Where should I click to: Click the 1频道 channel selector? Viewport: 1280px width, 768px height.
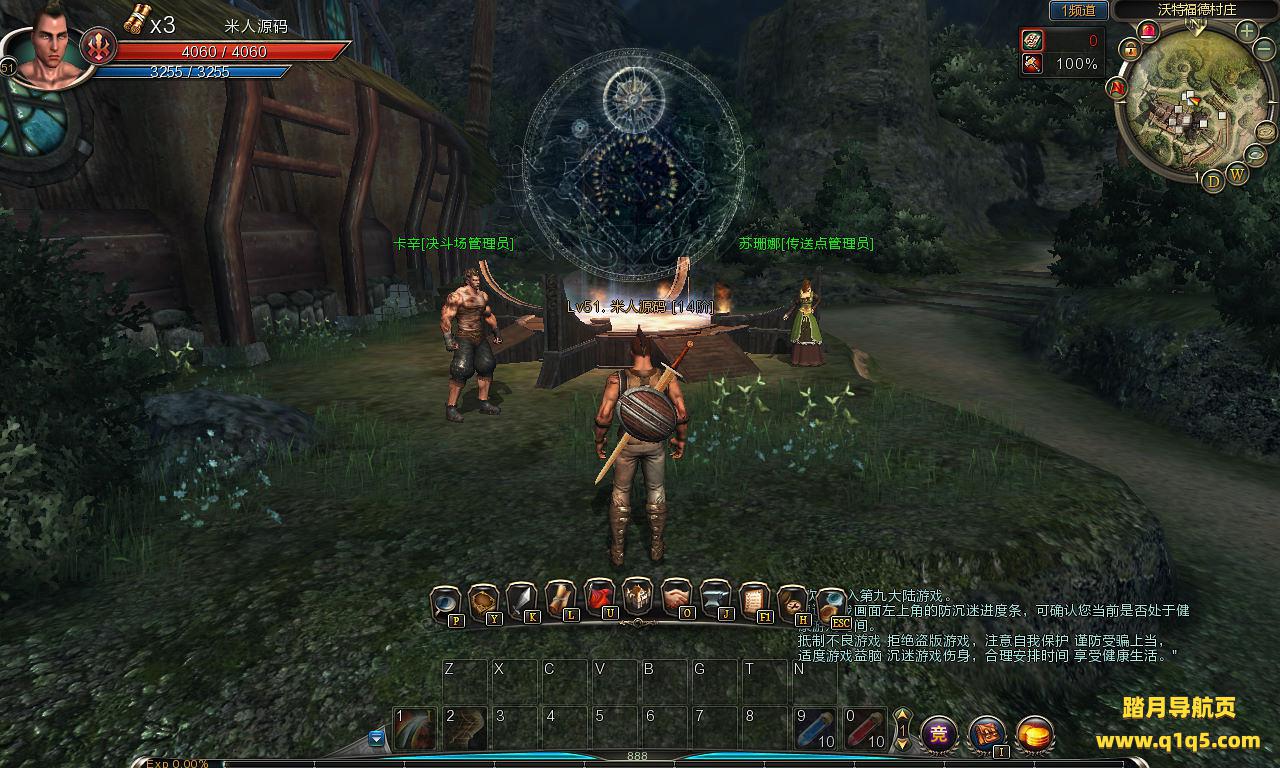[1078, 11]
